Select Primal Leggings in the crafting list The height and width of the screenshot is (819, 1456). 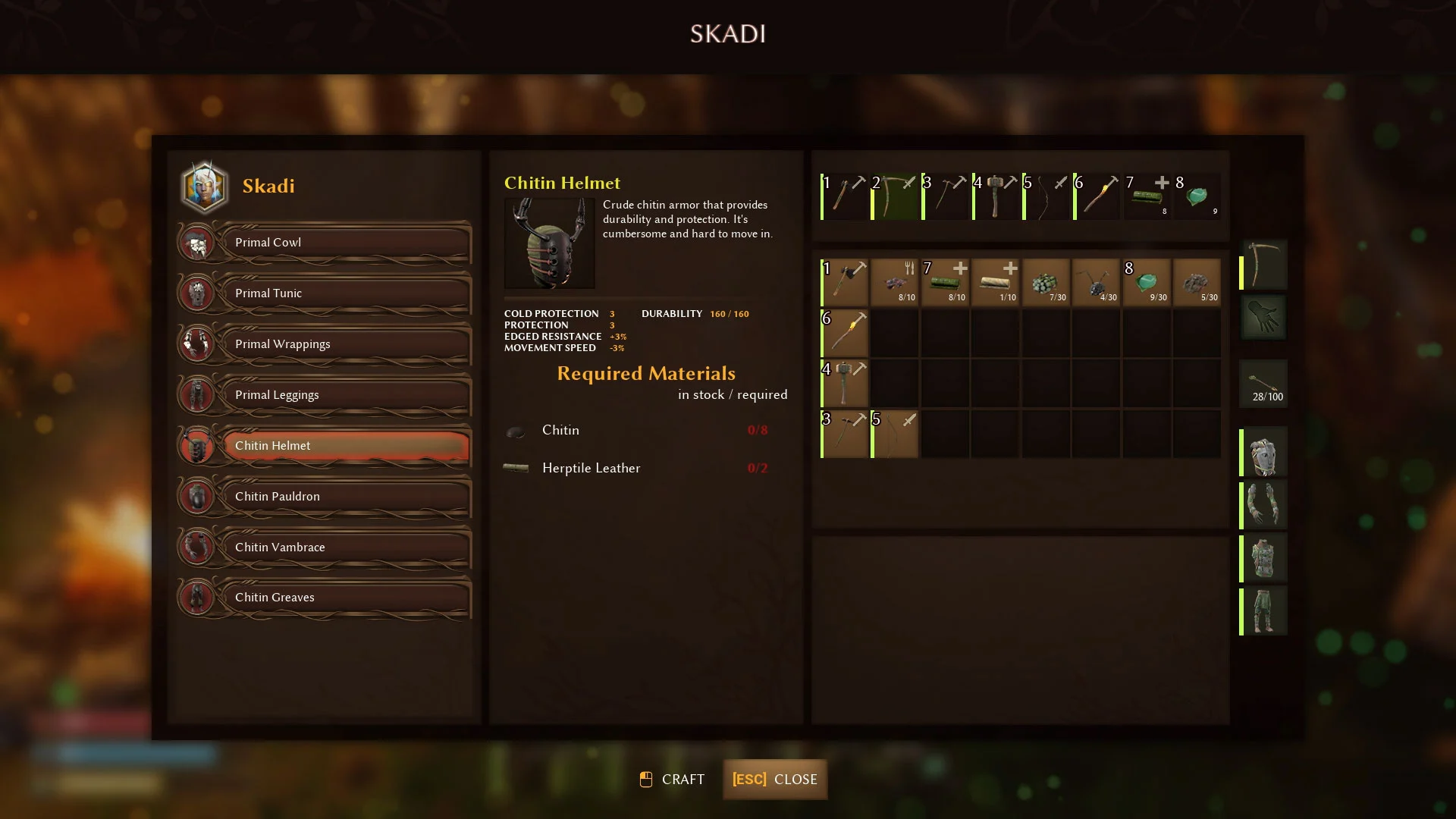[x=346, y=395]
